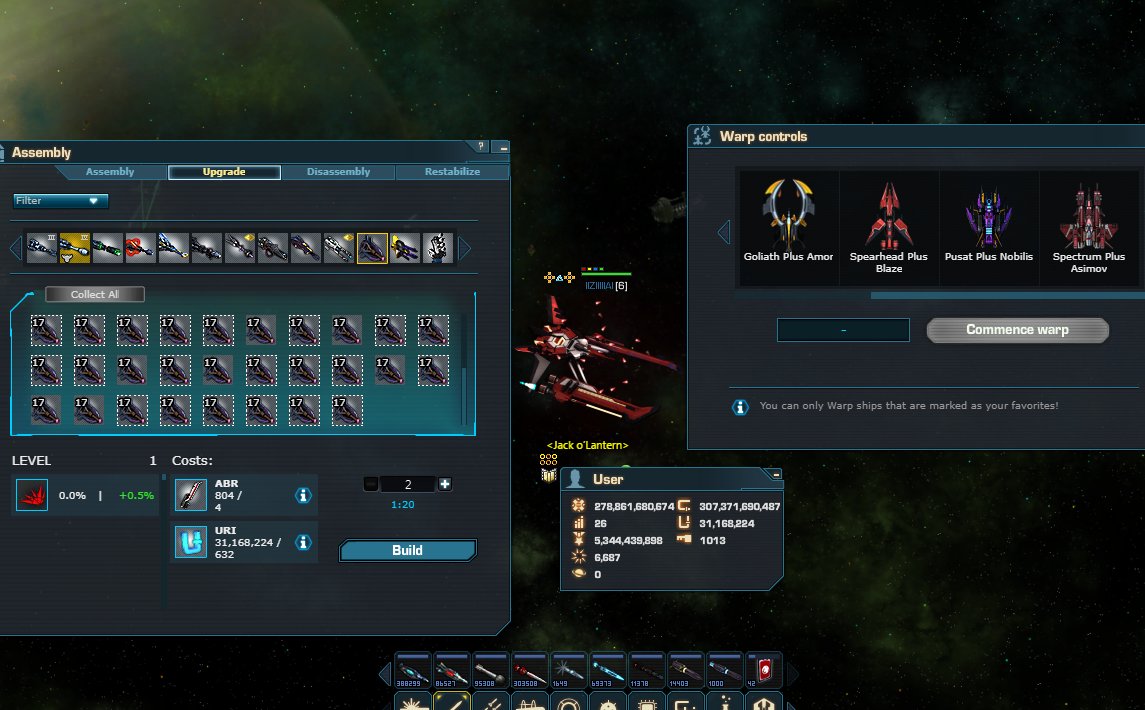Image resolution: width=1145 pixels, height=710 pixels.
Task: Open the Filter dropdown
Action: click(x=60, y=201)
